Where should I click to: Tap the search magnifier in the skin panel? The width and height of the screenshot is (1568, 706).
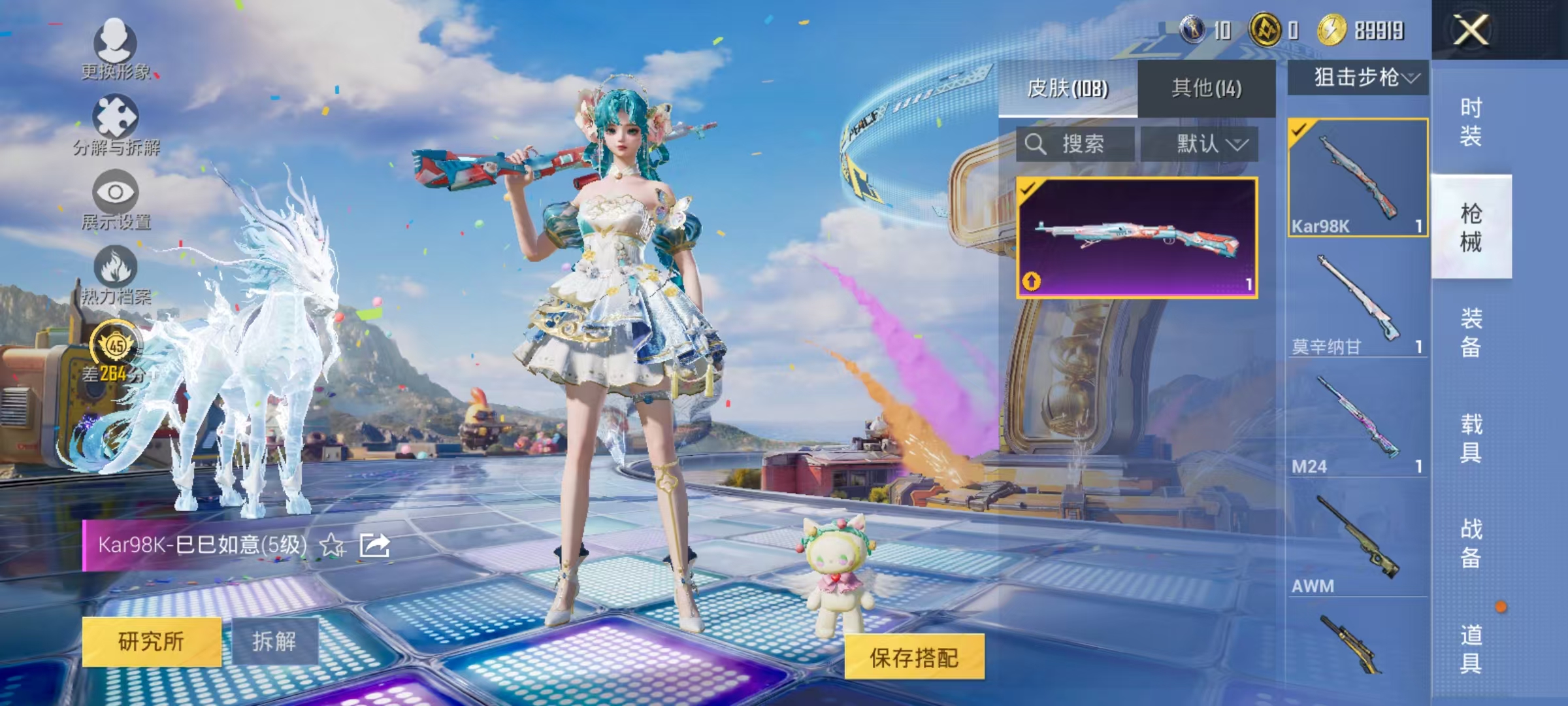pos(1035,144)
